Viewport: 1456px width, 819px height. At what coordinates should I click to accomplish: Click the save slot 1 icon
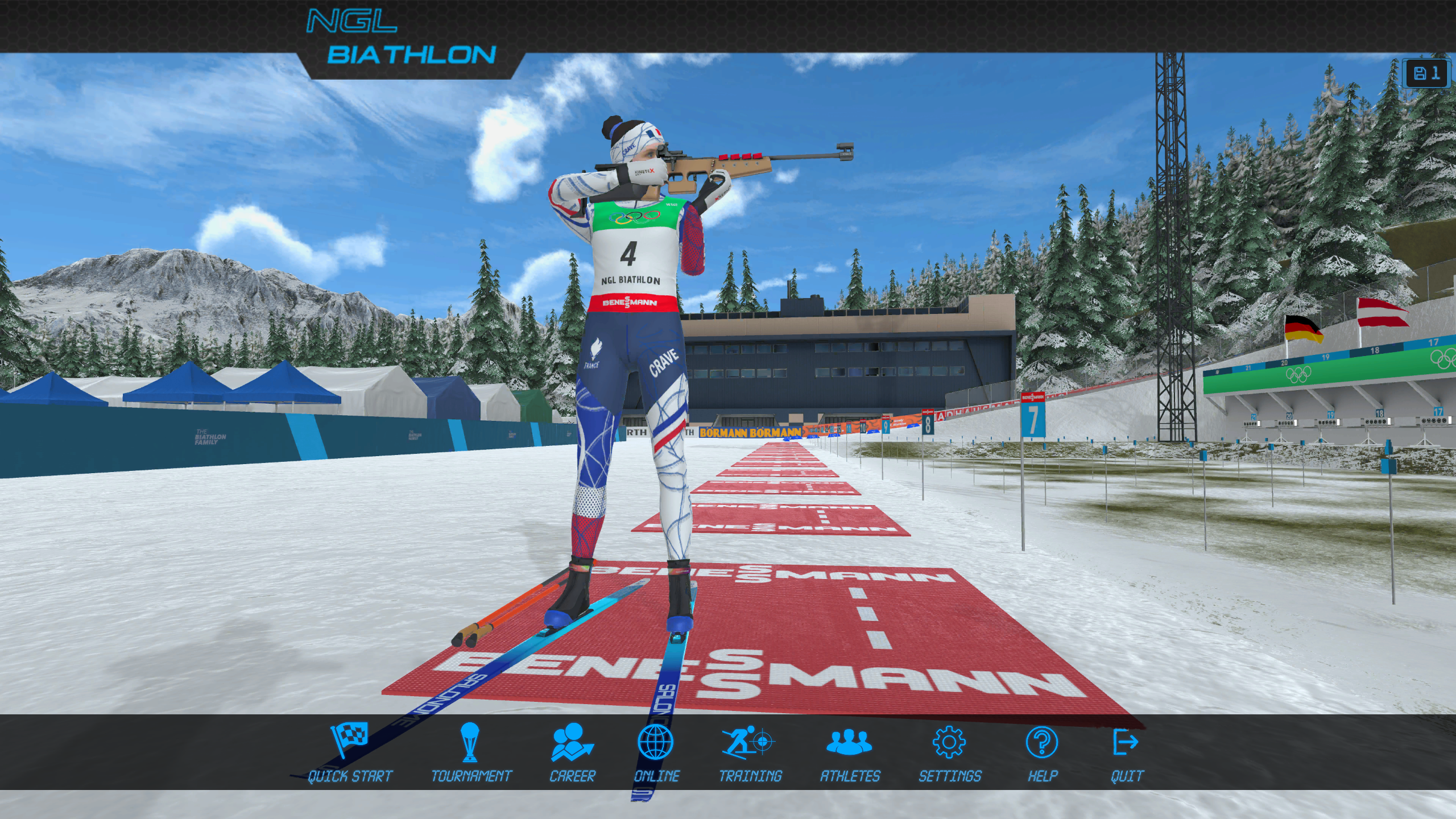coord(1426,73)
